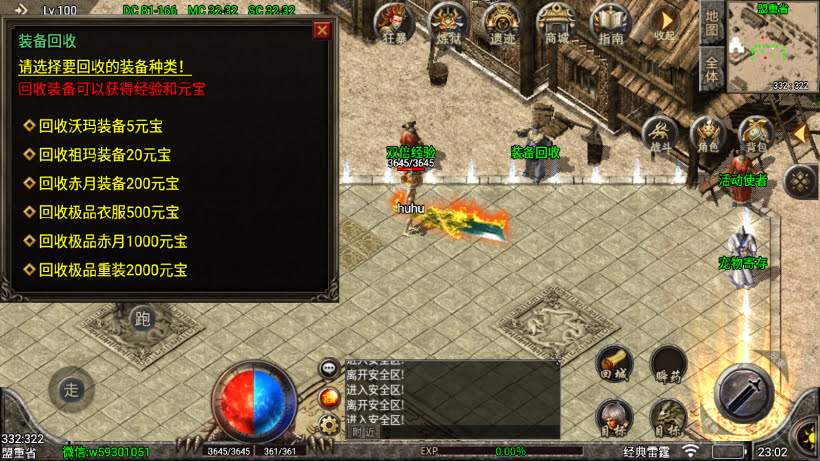Choose 回收极品衣服500元宝 option
The image size is (820, 461).
tap(111, 212)
